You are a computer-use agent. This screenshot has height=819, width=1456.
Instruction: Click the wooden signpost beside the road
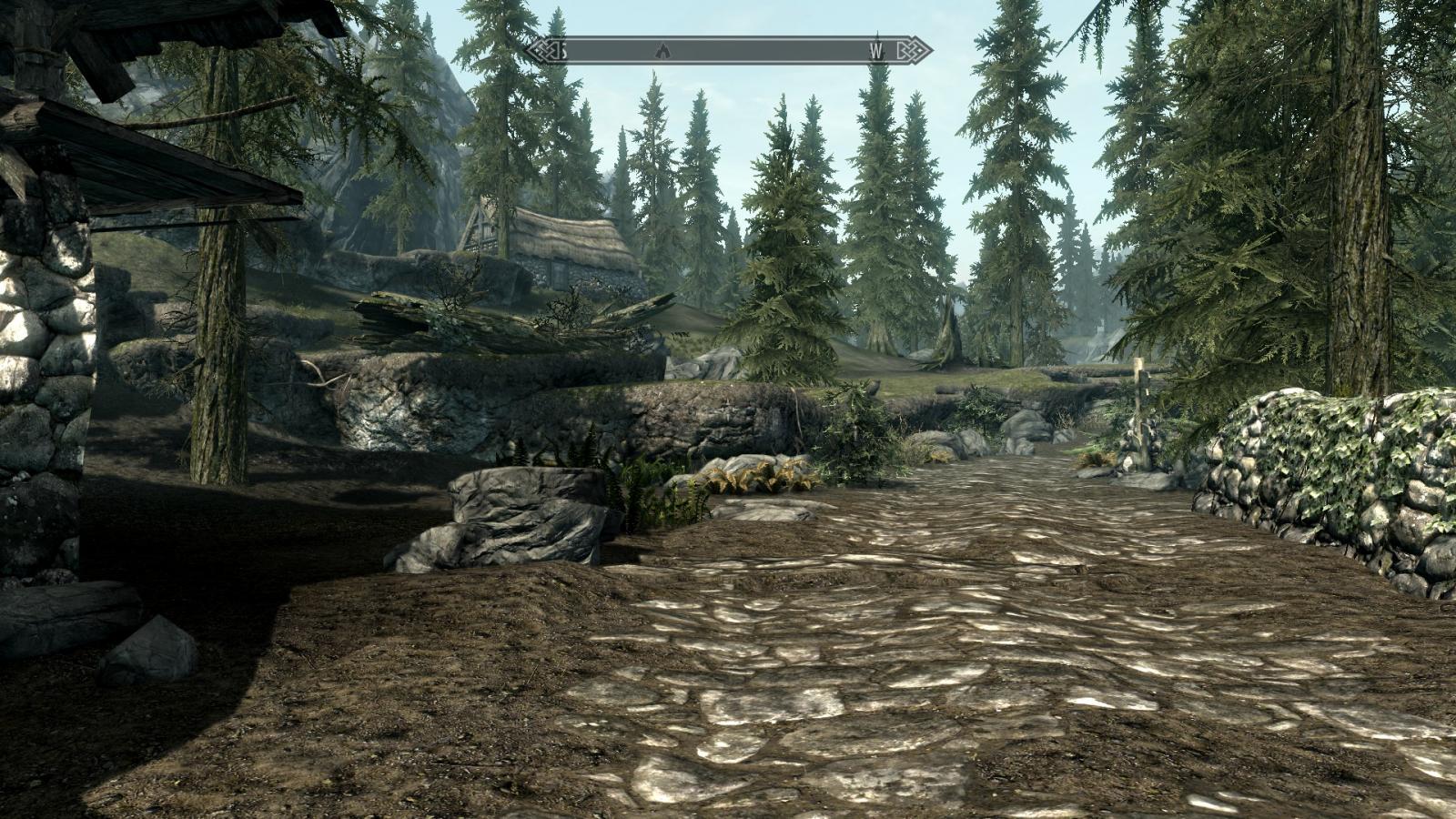coord(1140,409)
